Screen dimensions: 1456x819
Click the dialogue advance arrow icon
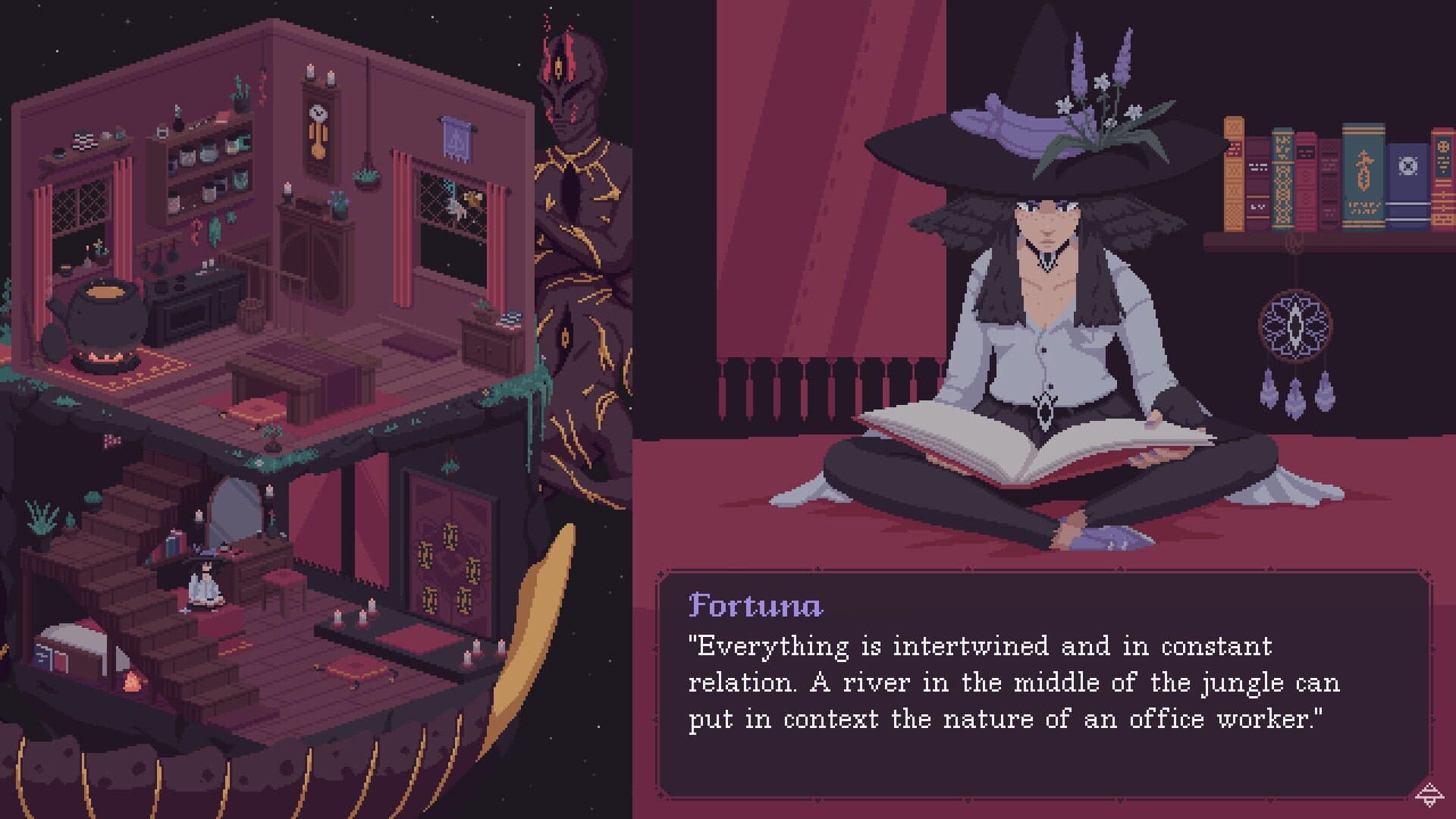1429,796
